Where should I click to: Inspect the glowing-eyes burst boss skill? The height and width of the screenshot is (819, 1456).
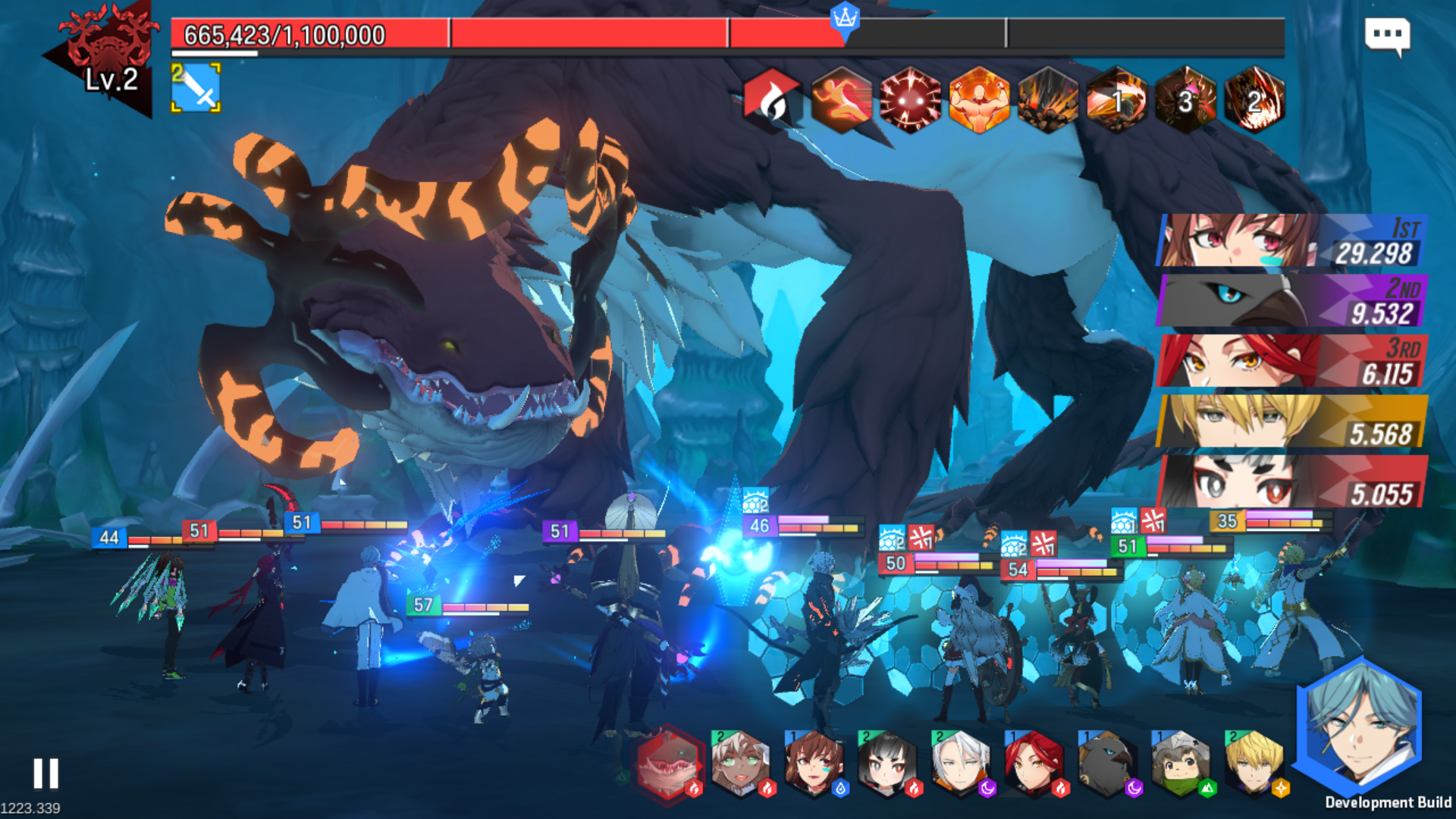click(x=910, y=100)
